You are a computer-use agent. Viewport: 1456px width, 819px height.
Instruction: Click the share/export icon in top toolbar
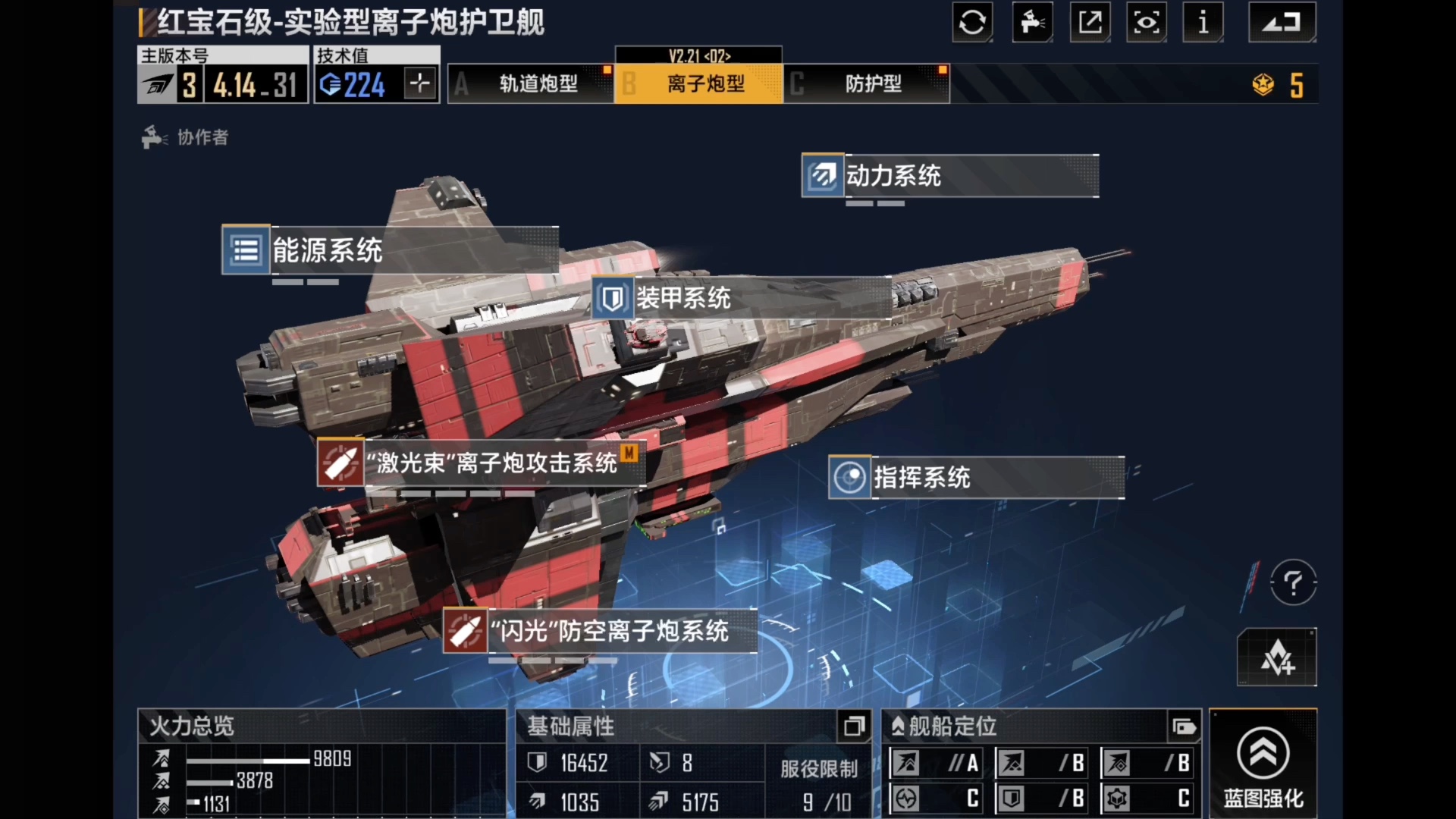[x=1090, y=23]
